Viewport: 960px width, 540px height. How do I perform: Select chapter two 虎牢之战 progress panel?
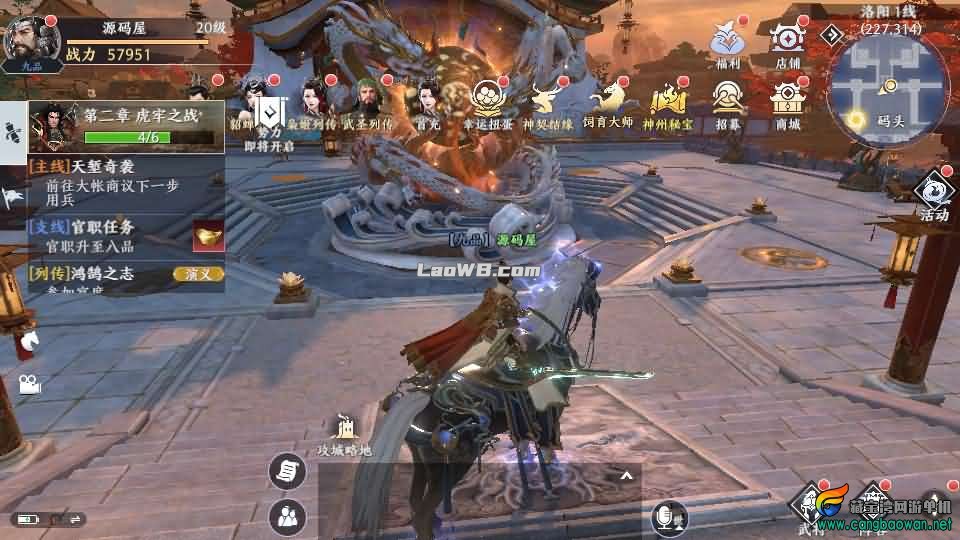click(x=125, y=126)
